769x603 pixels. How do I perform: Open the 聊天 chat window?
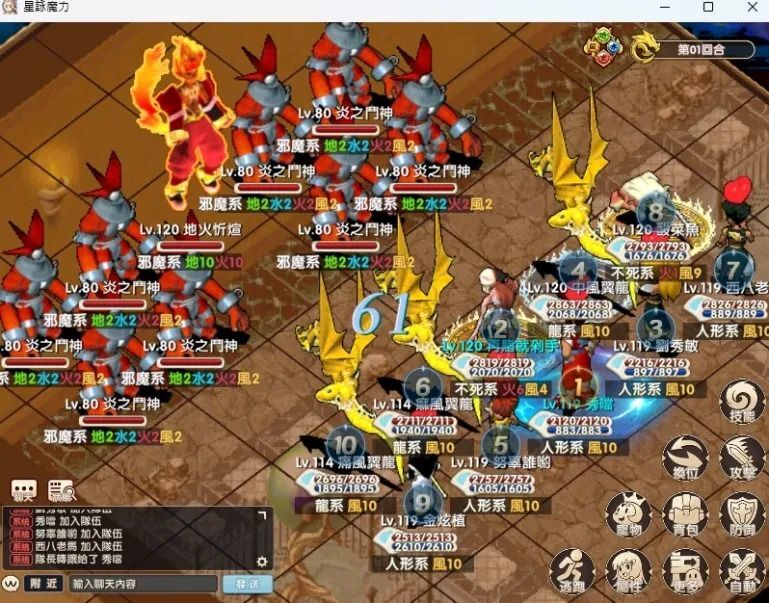[x=23, y=491]
